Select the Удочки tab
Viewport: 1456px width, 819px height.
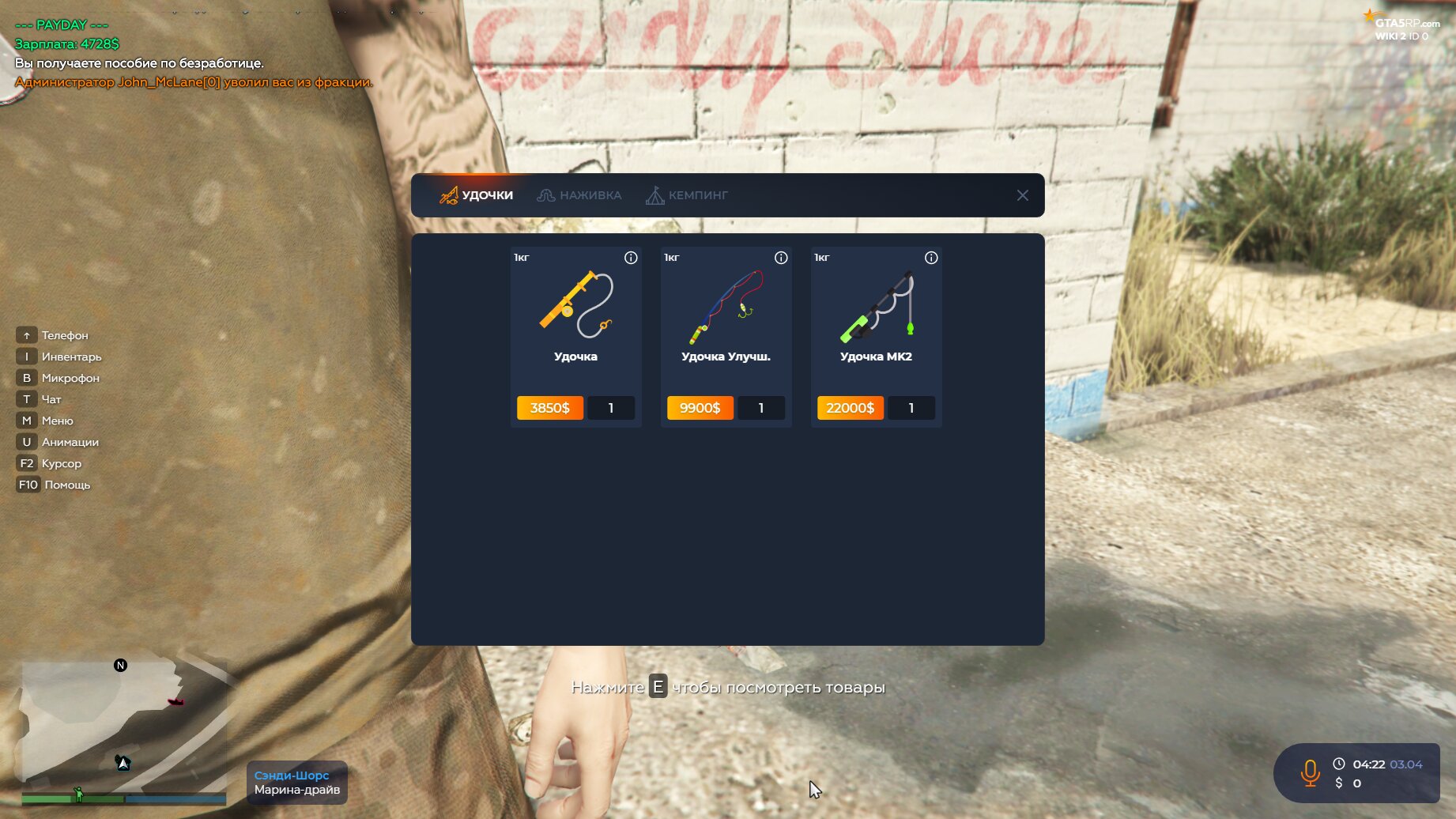(477, 195)
